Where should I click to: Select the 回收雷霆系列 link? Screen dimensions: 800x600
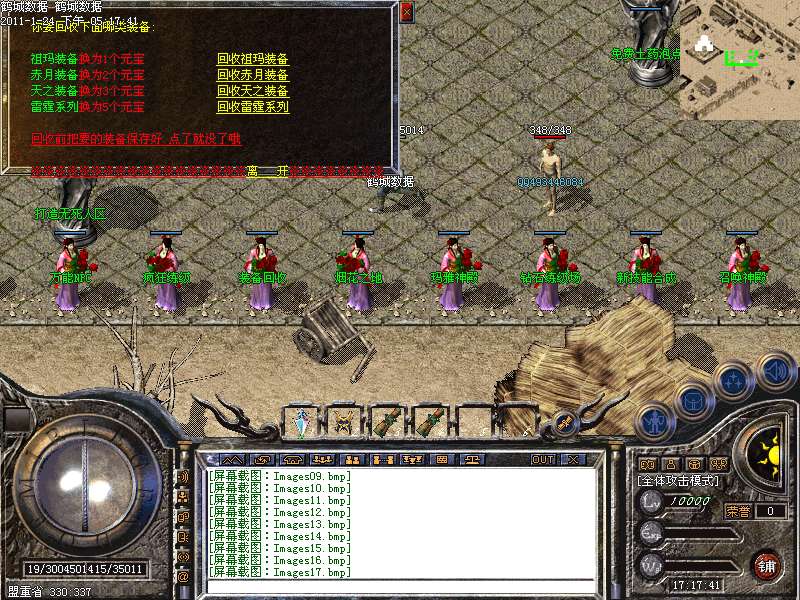click(252, 107)
